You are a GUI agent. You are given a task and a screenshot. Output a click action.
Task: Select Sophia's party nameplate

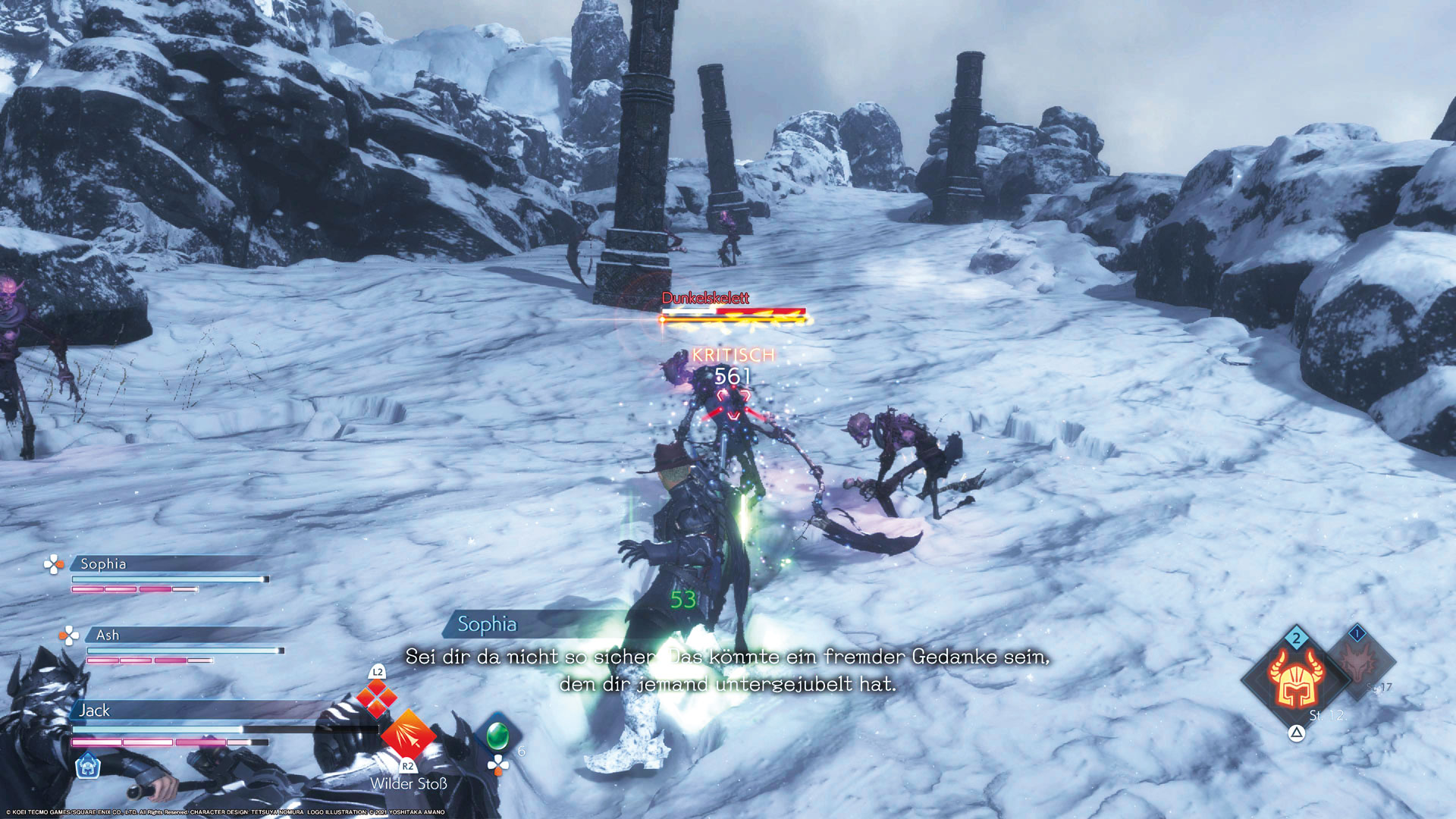tap(103, 563)
